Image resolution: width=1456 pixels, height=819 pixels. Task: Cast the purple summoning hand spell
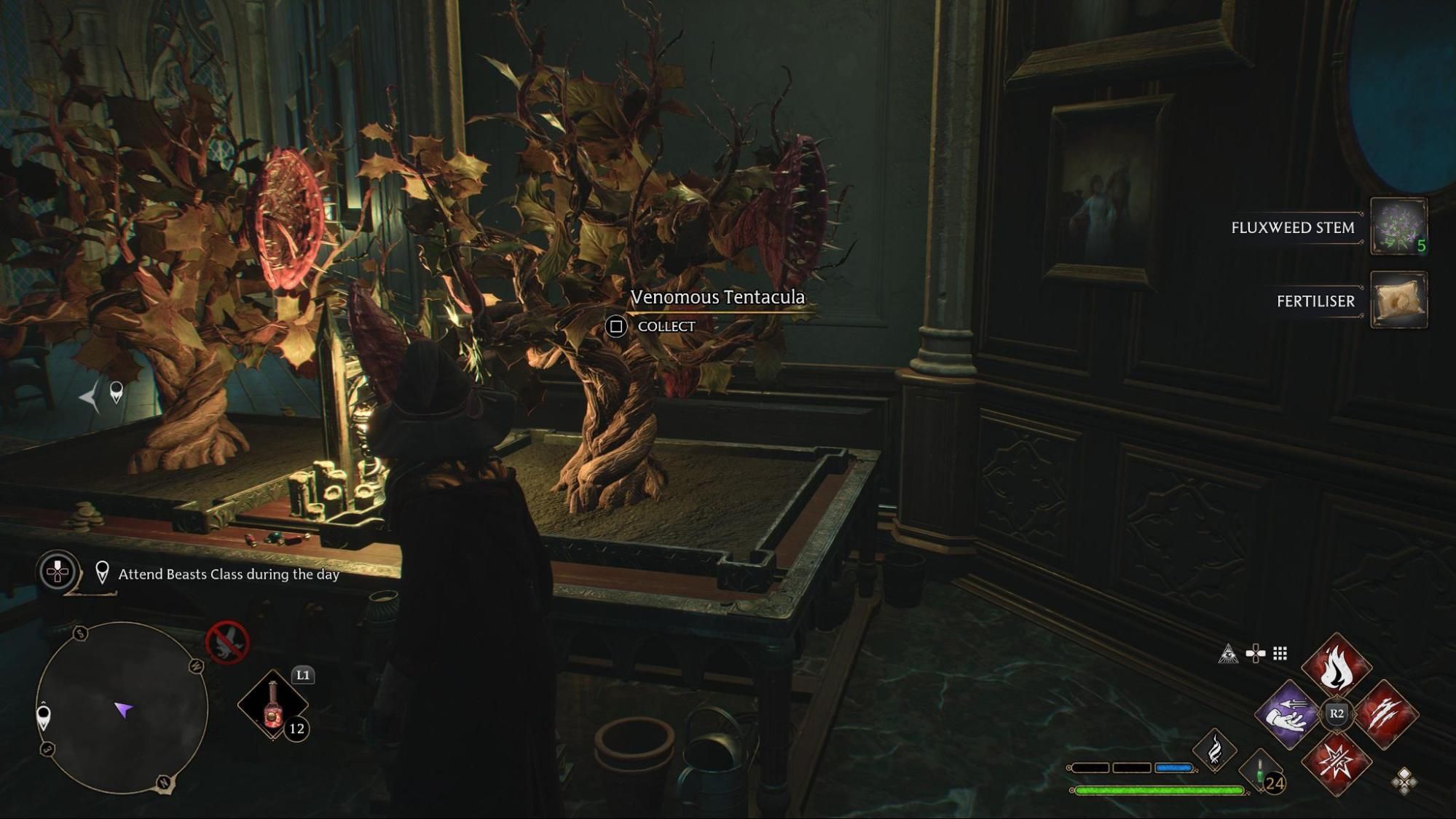[1288, 715]
